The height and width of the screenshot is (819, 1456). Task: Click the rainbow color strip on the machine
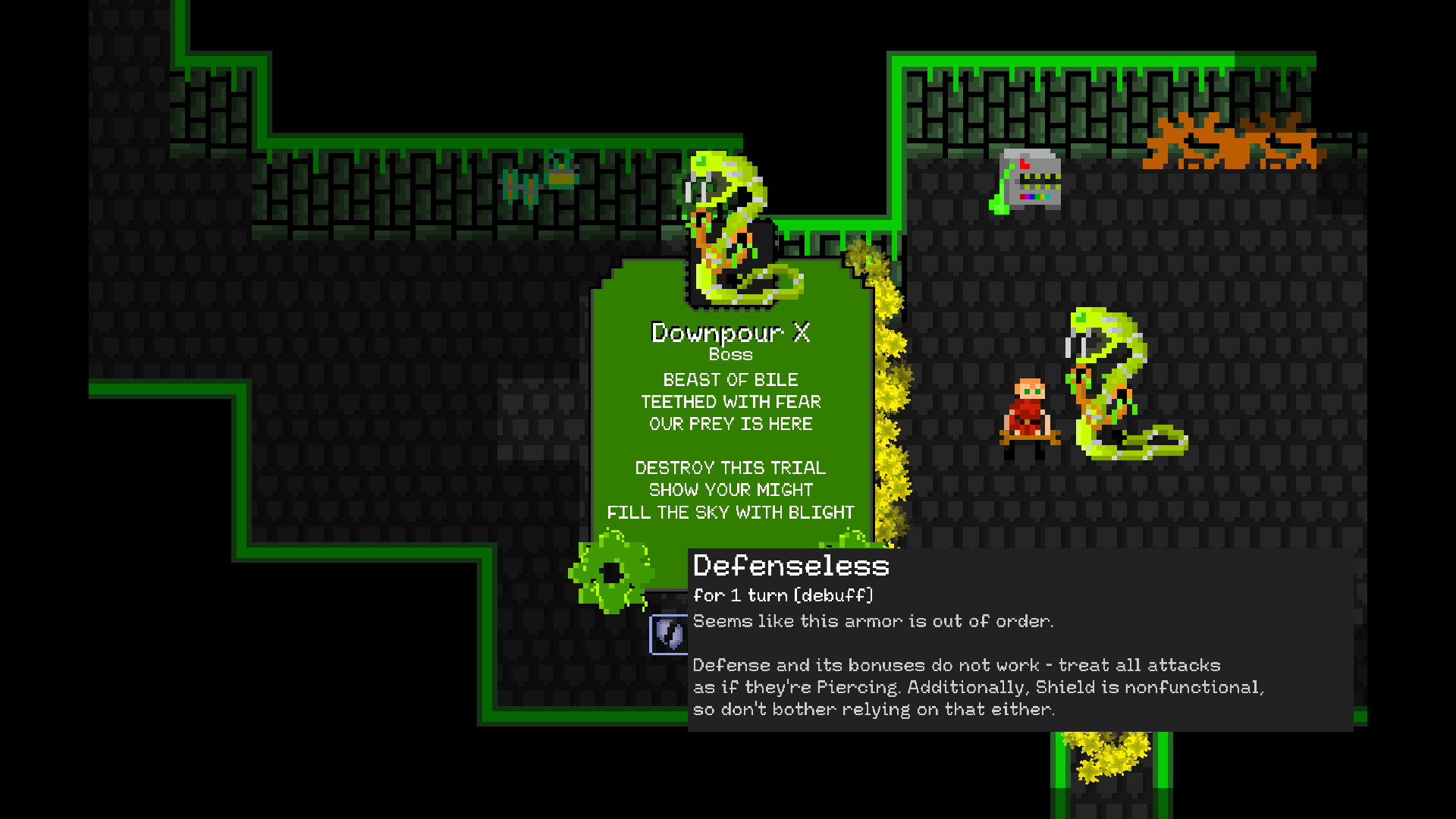click(1035, 196)
